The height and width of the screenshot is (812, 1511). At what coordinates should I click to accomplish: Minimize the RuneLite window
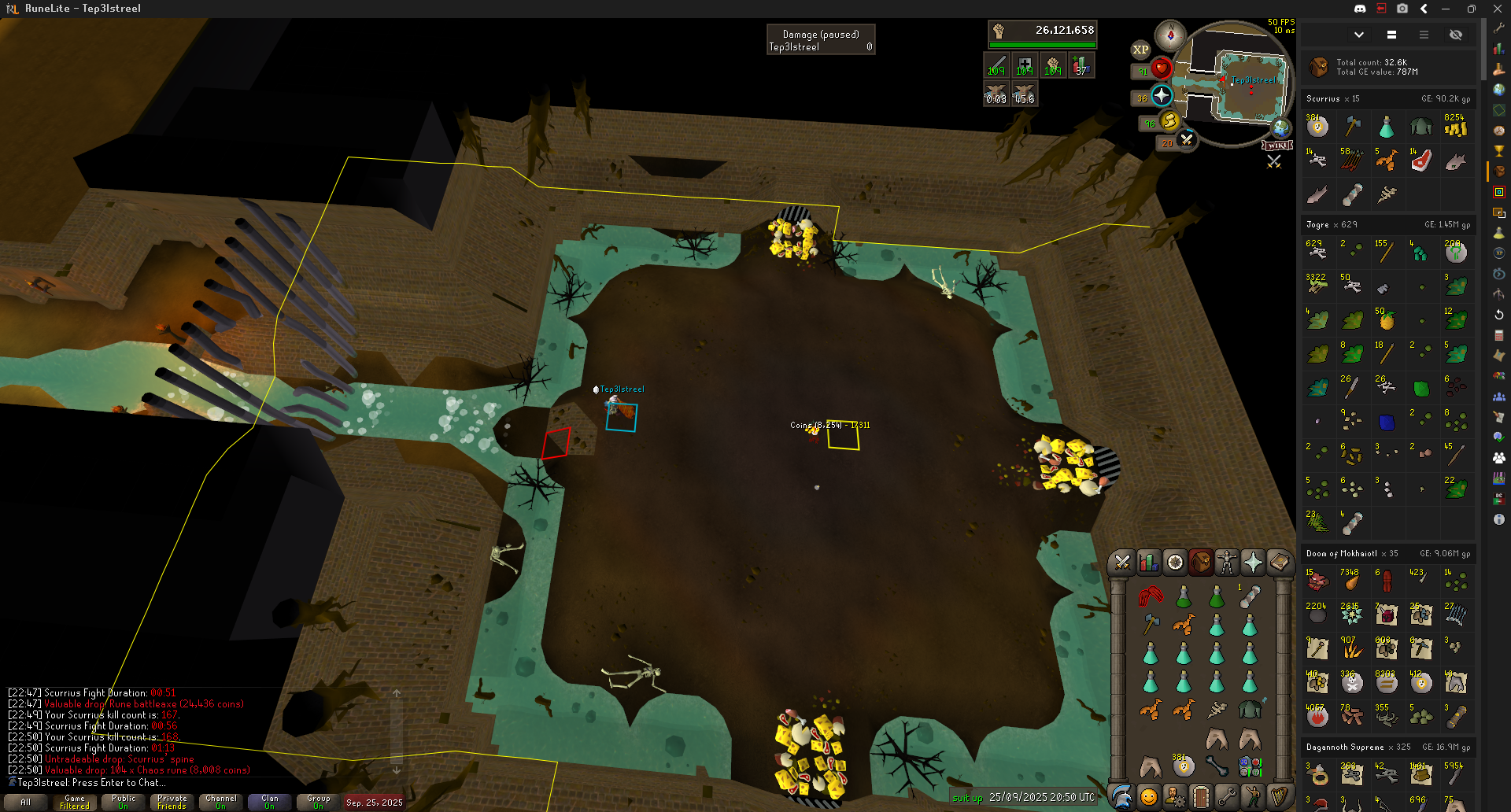(x=1446, y=9)
